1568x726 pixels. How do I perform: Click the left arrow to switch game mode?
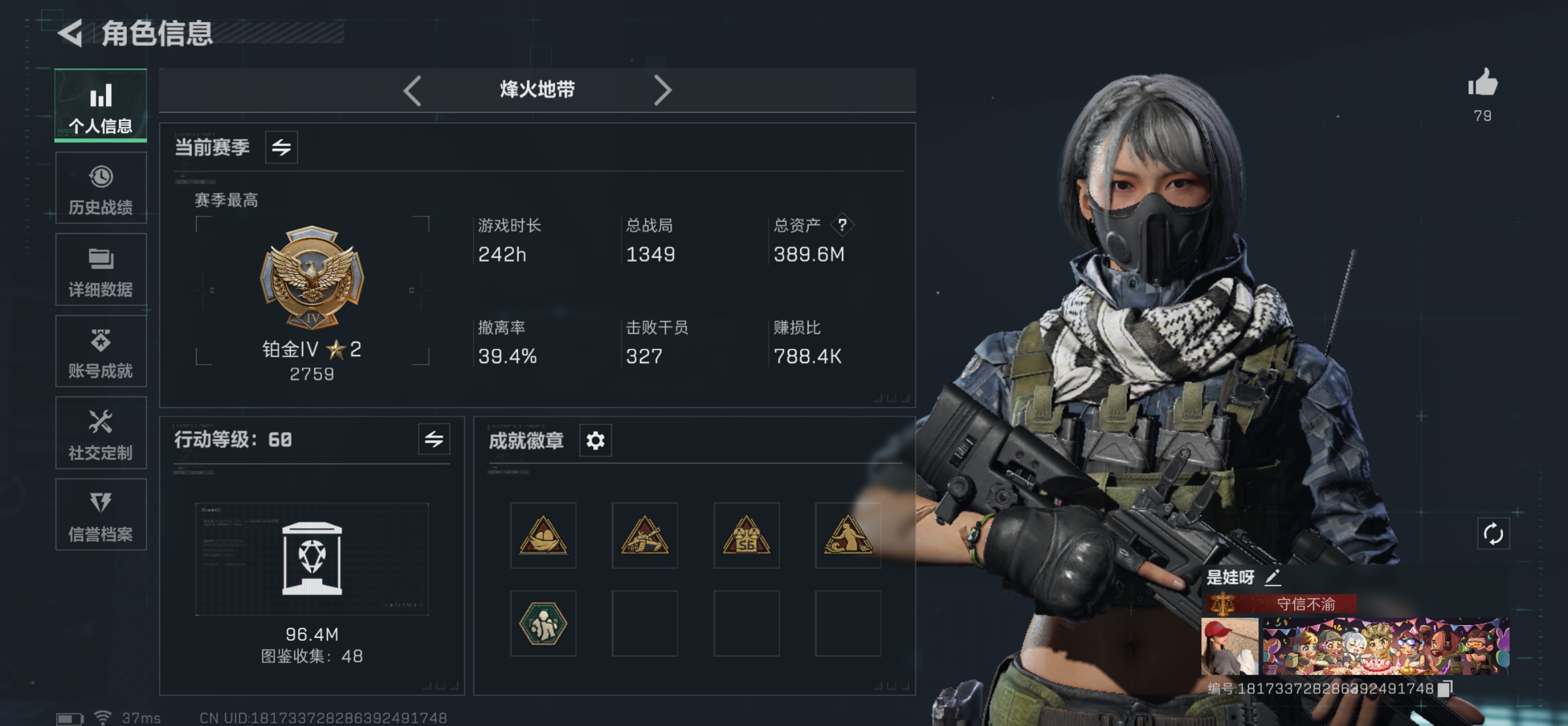412,89
